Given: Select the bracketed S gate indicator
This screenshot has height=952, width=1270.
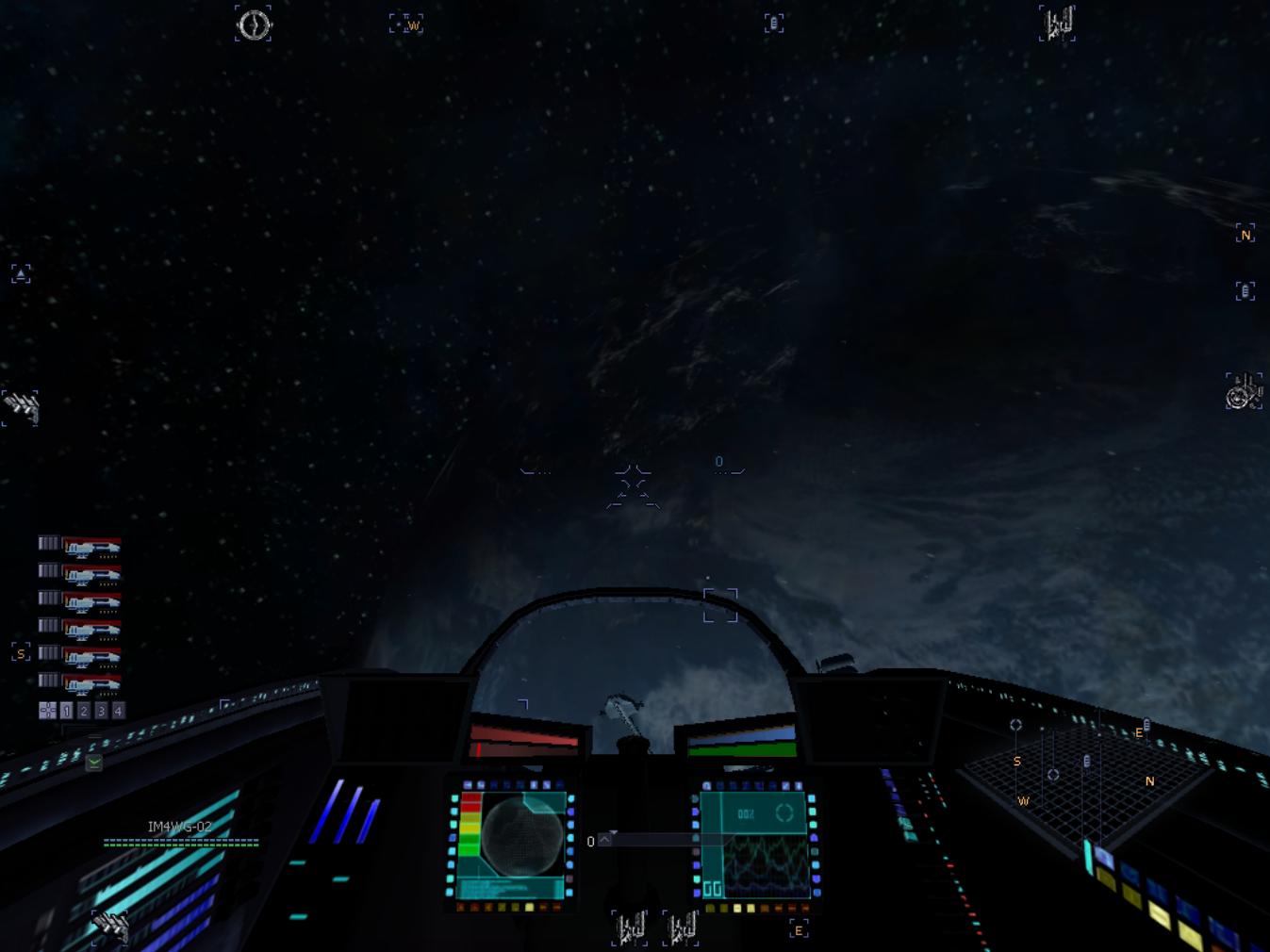Looking at the screenshot, I should point(21,652).
